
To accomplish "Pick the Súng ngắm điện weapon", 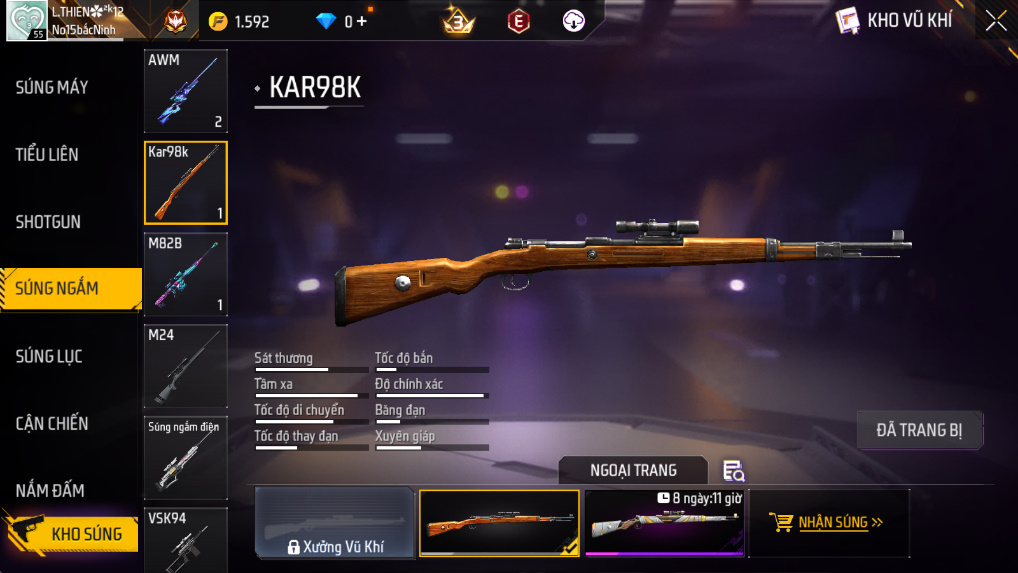I will pyautogui.click(x=186, y=457).
